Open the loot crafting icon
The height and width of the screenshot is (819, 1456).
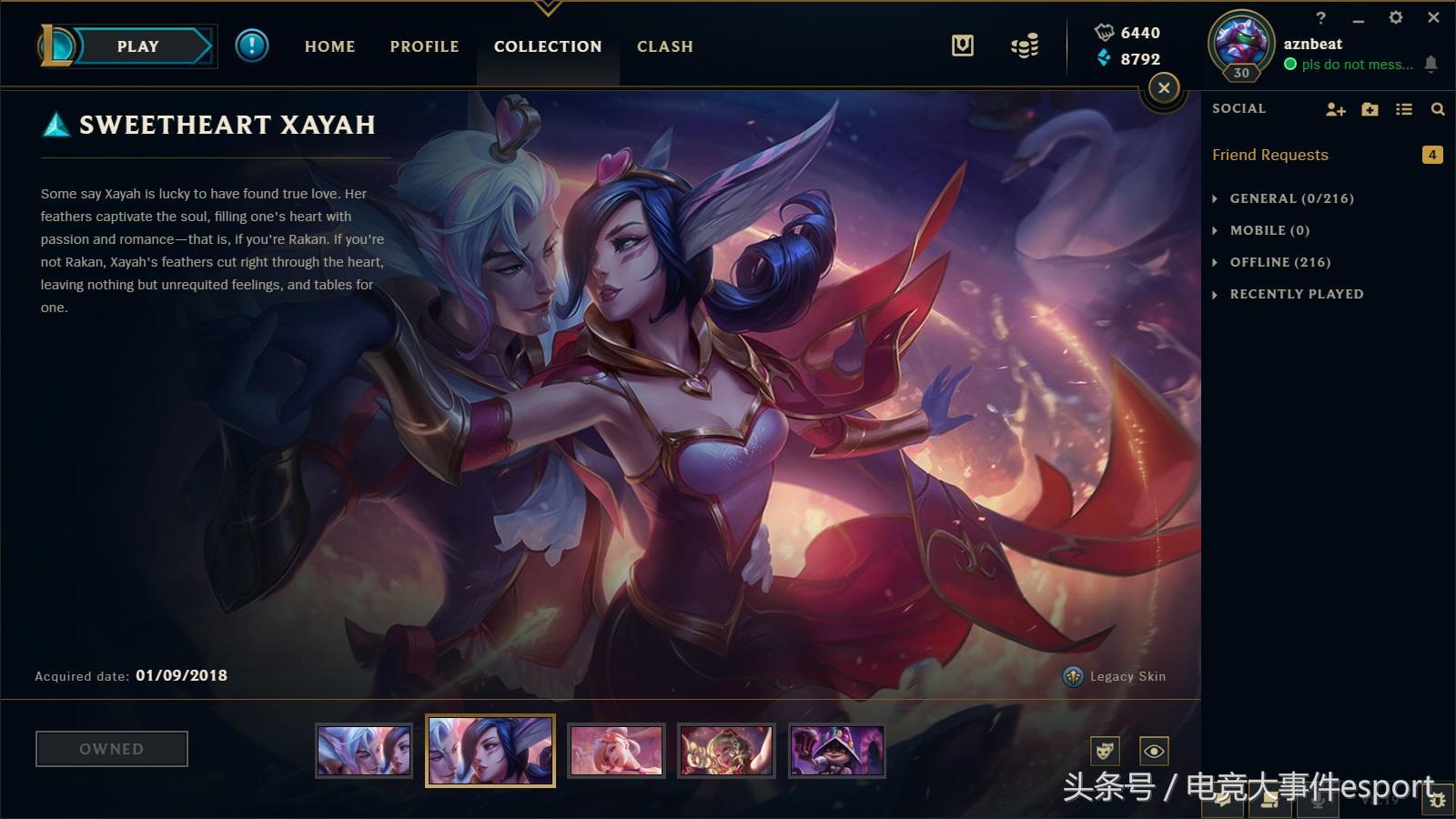tap(963, 45)
